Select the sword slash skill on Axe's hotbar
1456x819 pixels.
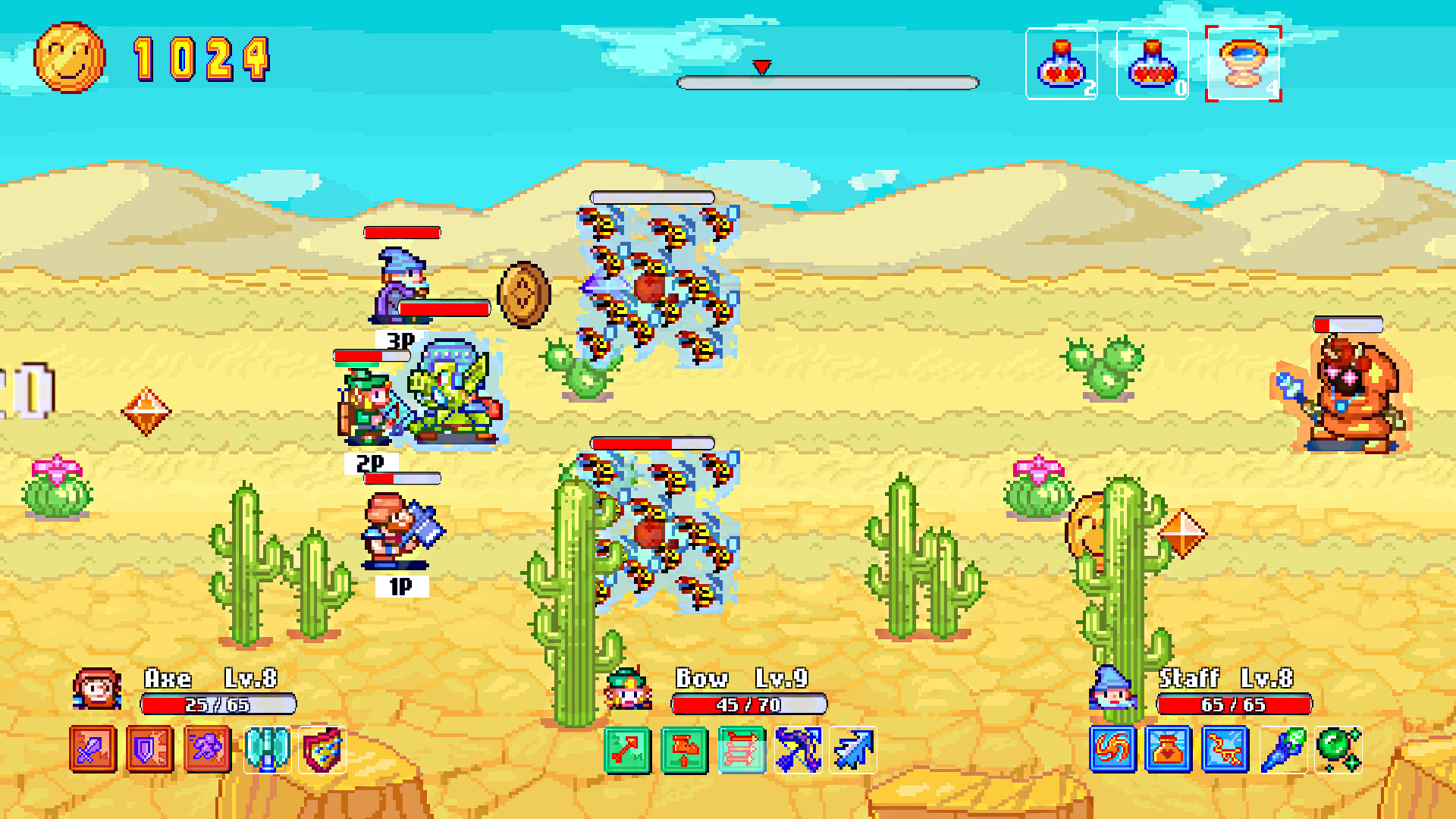click(91, 749)
